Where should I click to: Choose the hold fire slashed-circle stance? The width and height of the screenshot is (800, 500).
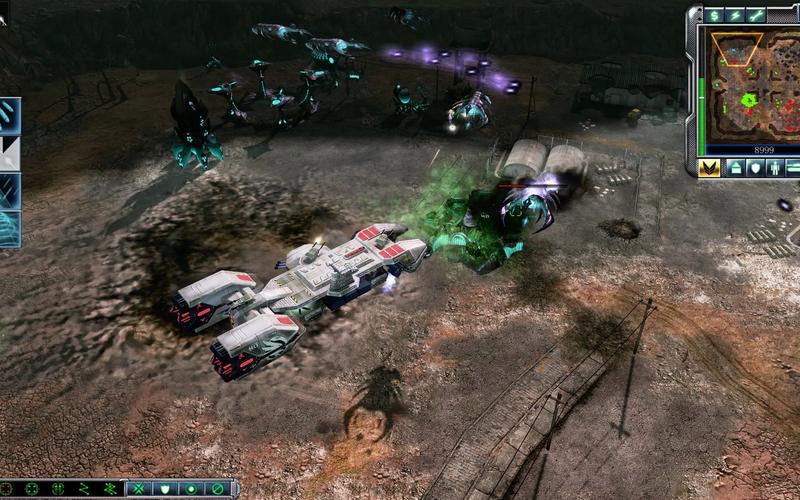tap(217, 489)
